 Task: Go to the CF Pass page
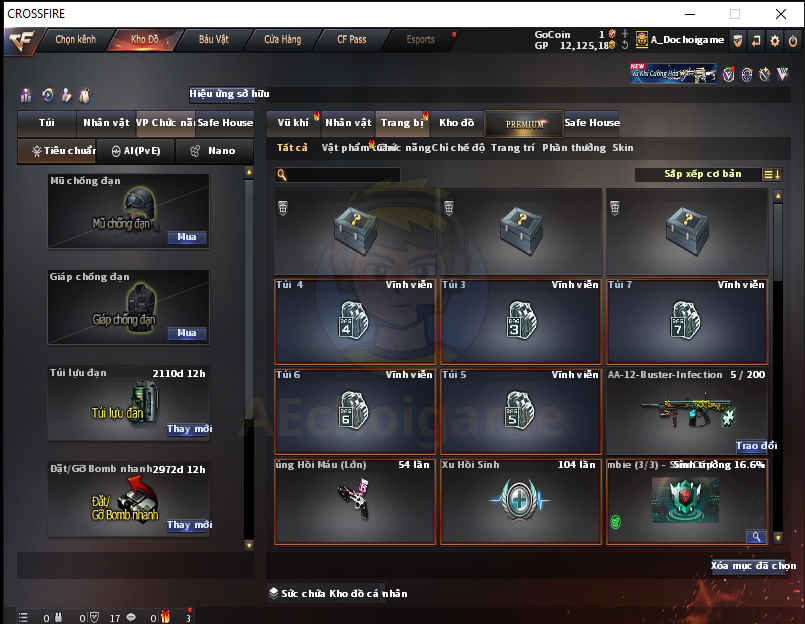coord(351,40)
